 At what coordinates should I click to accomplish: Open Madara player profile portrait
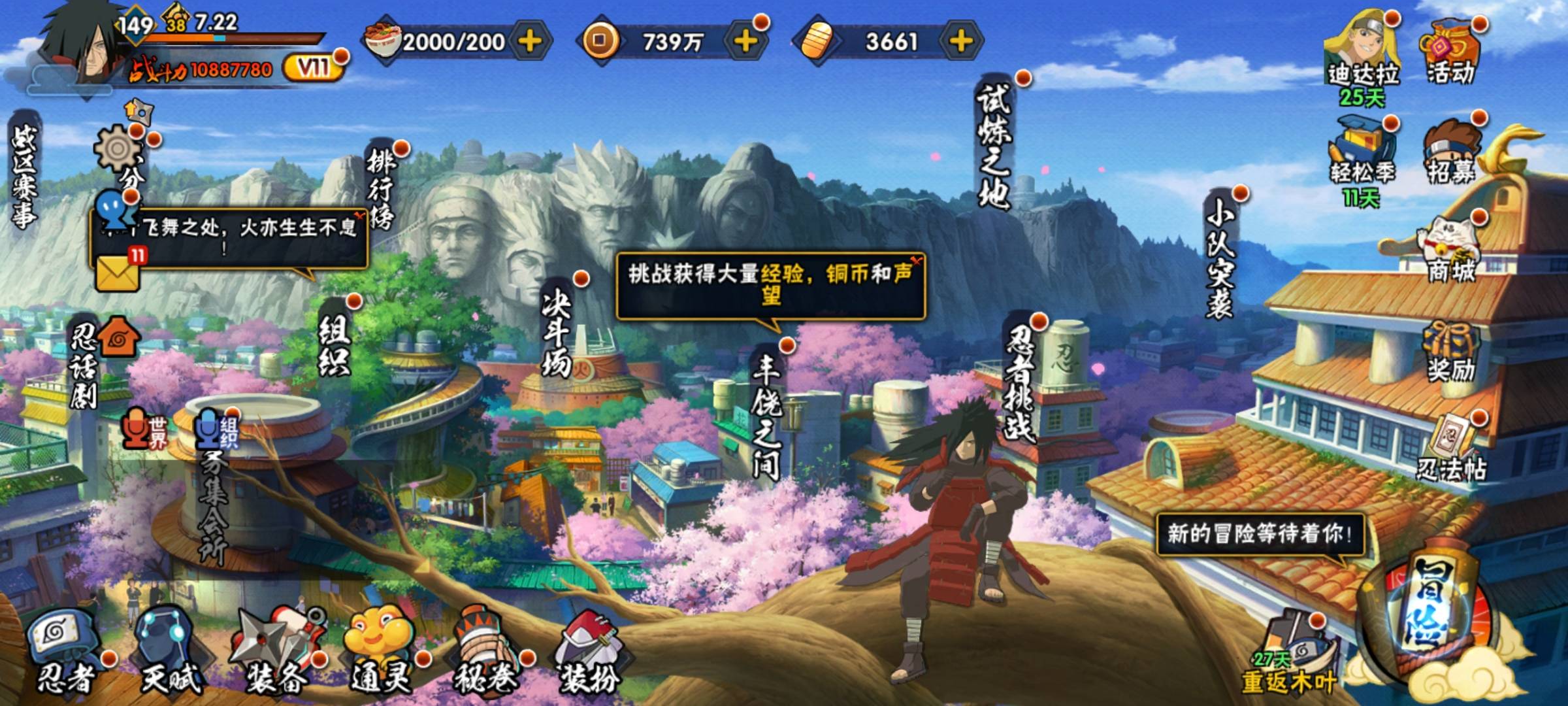(x=85, y=49)
